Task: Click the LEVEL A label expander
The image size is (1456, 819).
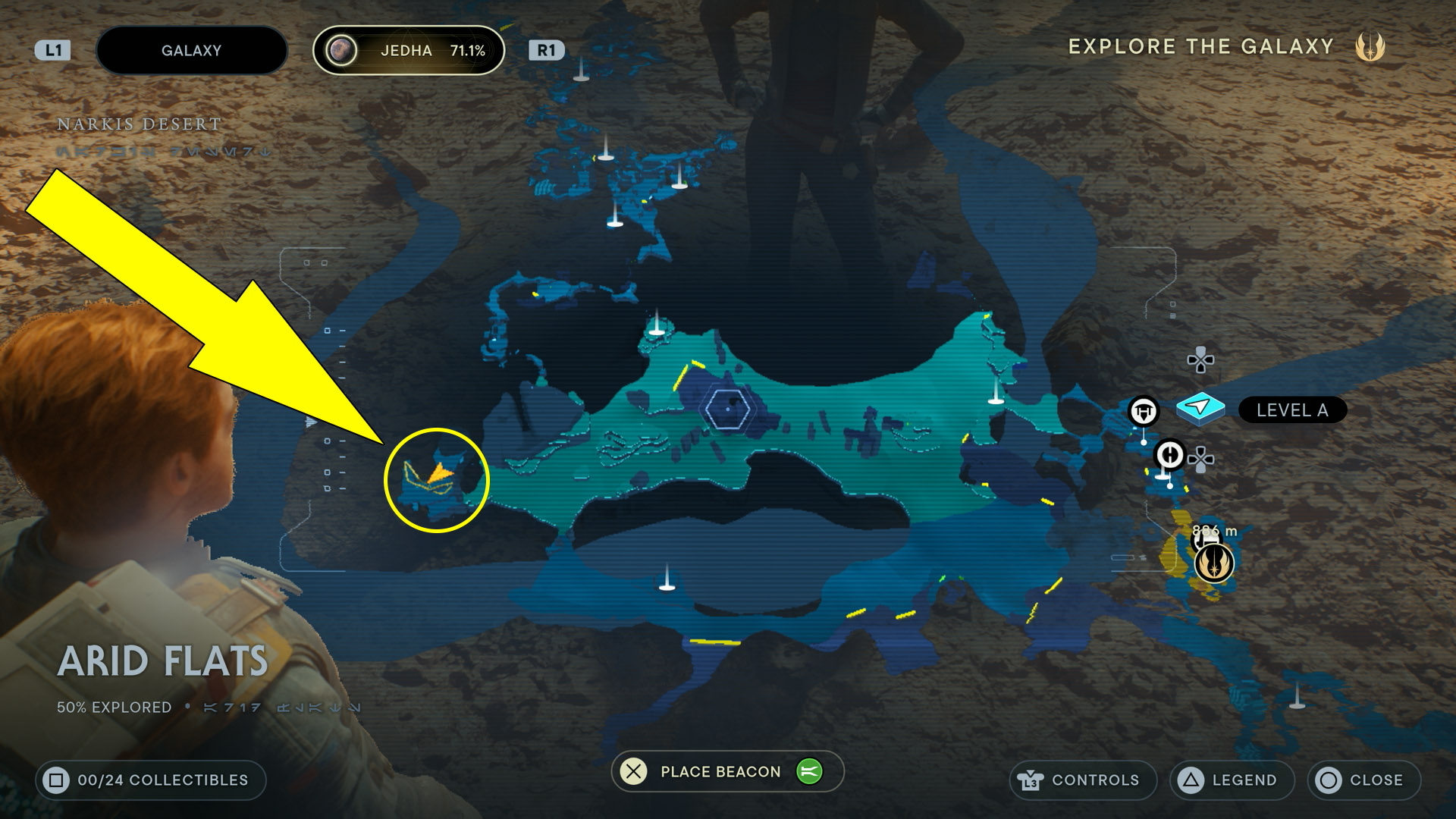Action: click(1291, 410)
